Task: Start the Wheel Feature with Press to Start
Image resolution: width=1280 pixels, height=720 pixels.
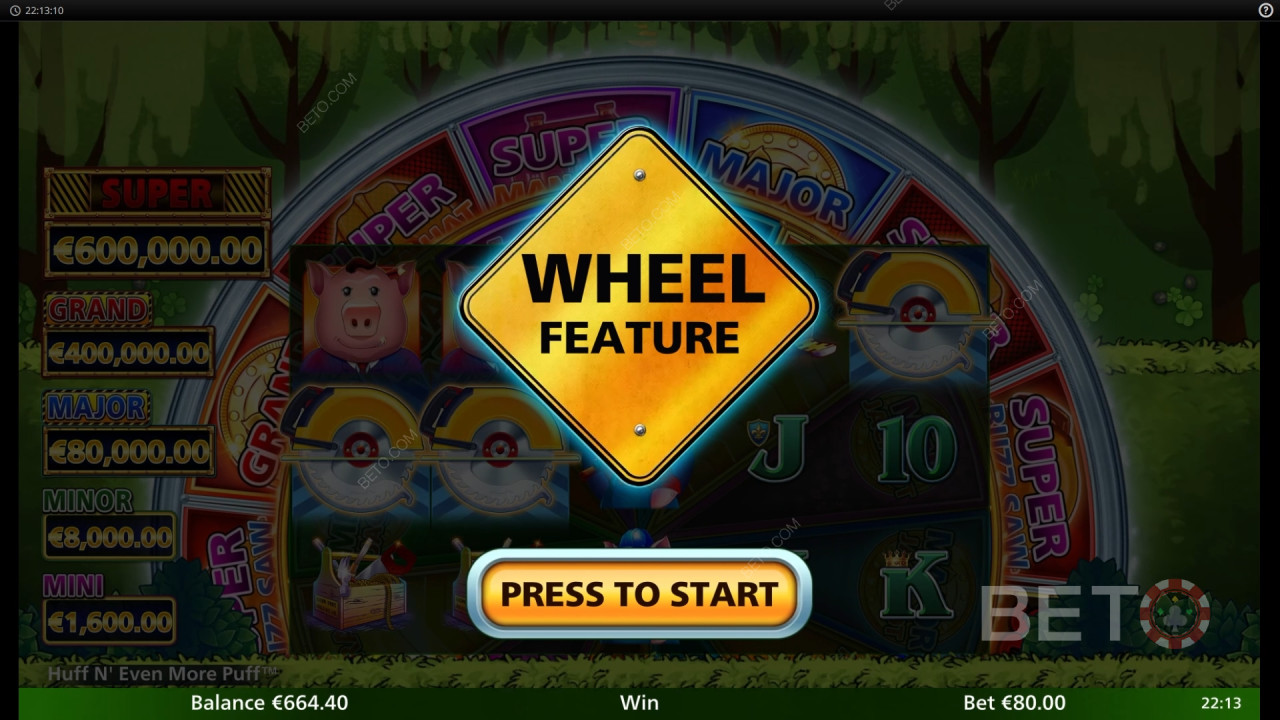Action: 639,593
